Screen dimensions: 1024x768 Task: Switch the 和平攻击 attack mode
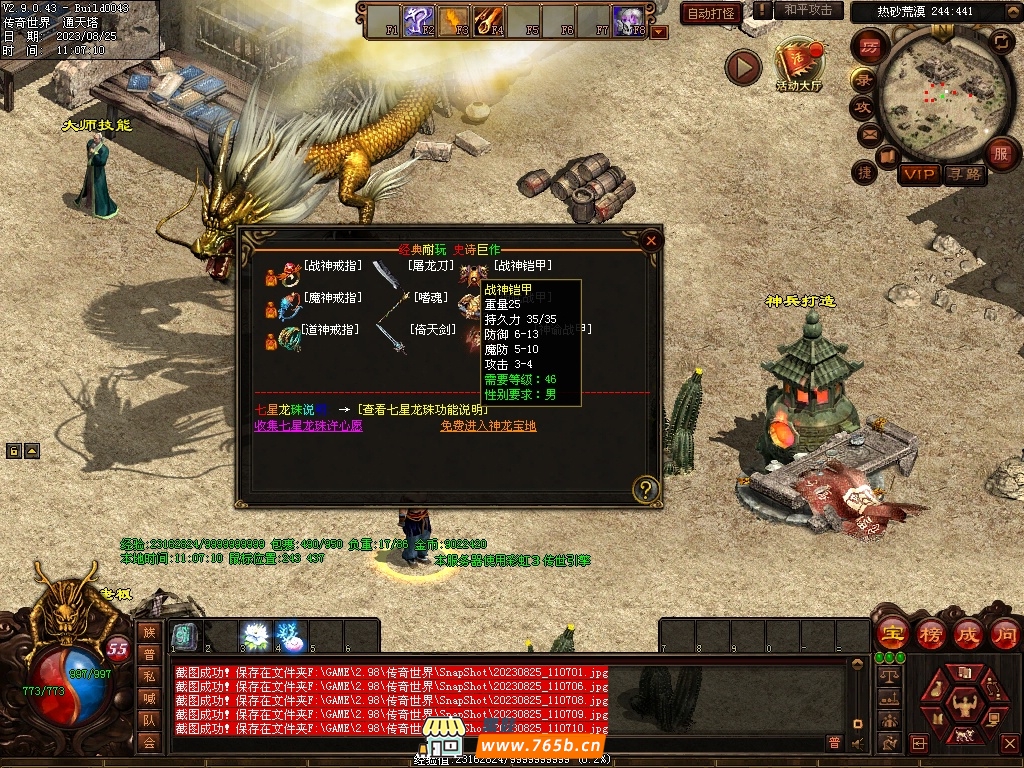click(x=808, y=11)
